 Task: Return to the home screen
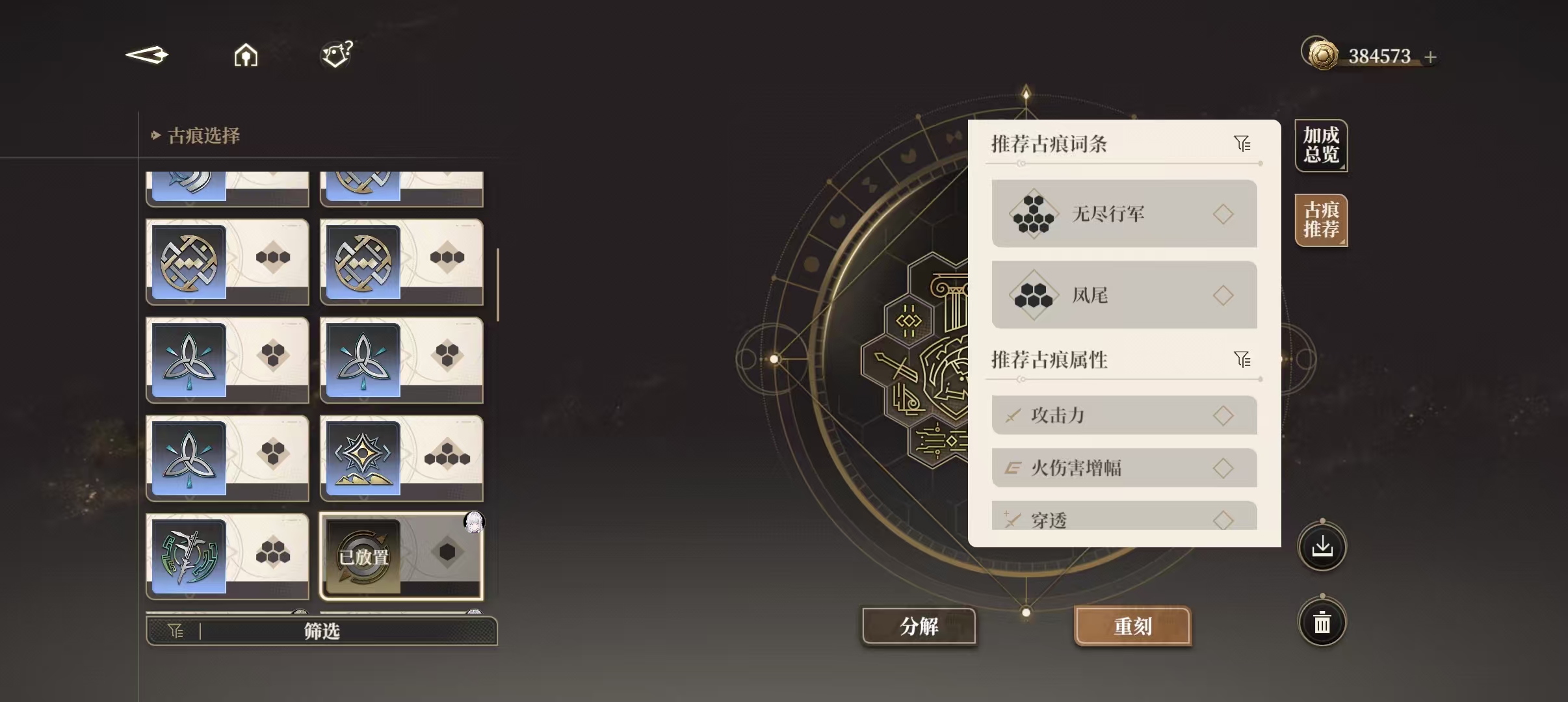click(x=246, y=56)
